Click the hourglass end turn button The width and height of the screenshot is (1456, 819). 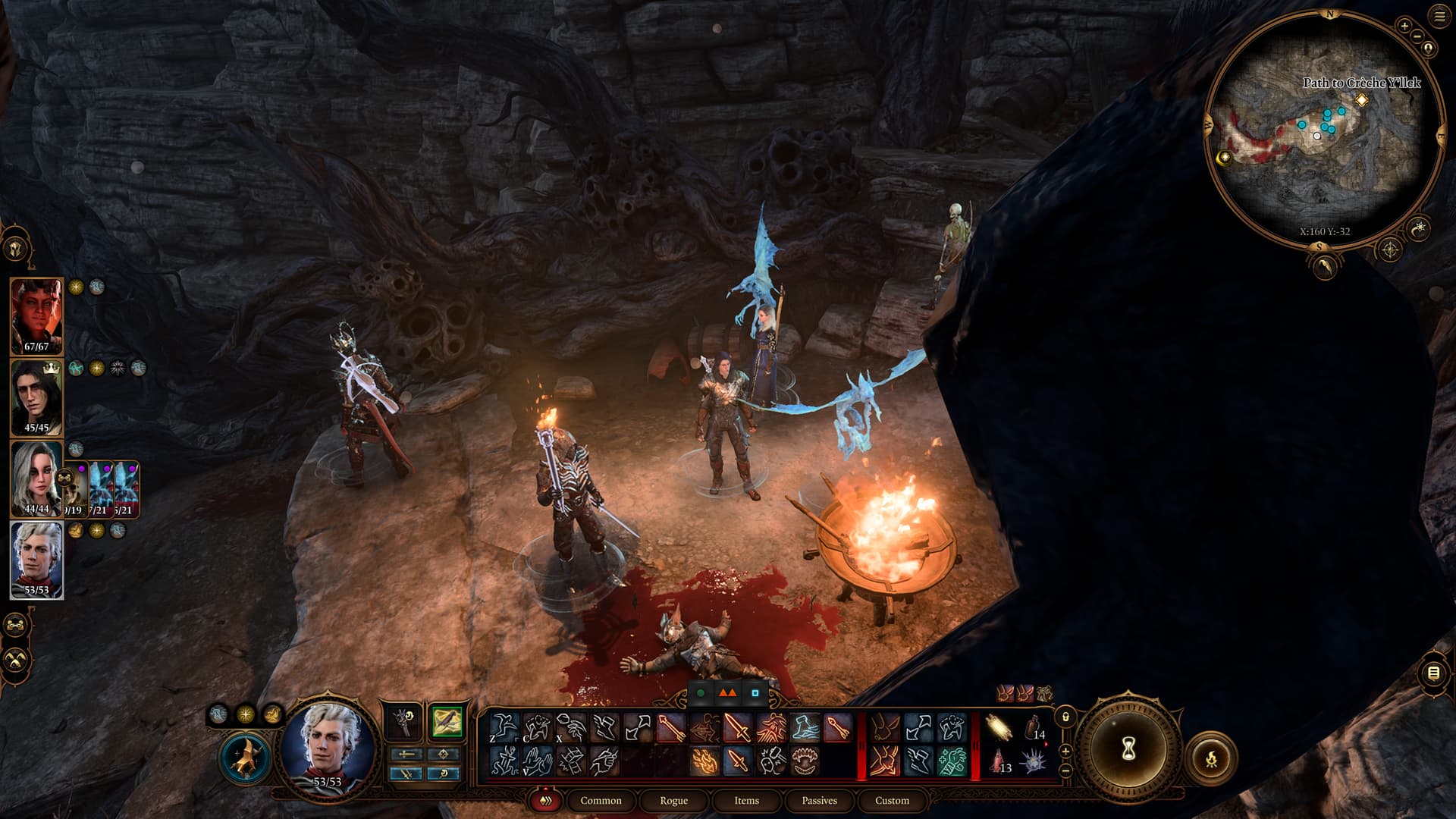[x=1128, y=749]
